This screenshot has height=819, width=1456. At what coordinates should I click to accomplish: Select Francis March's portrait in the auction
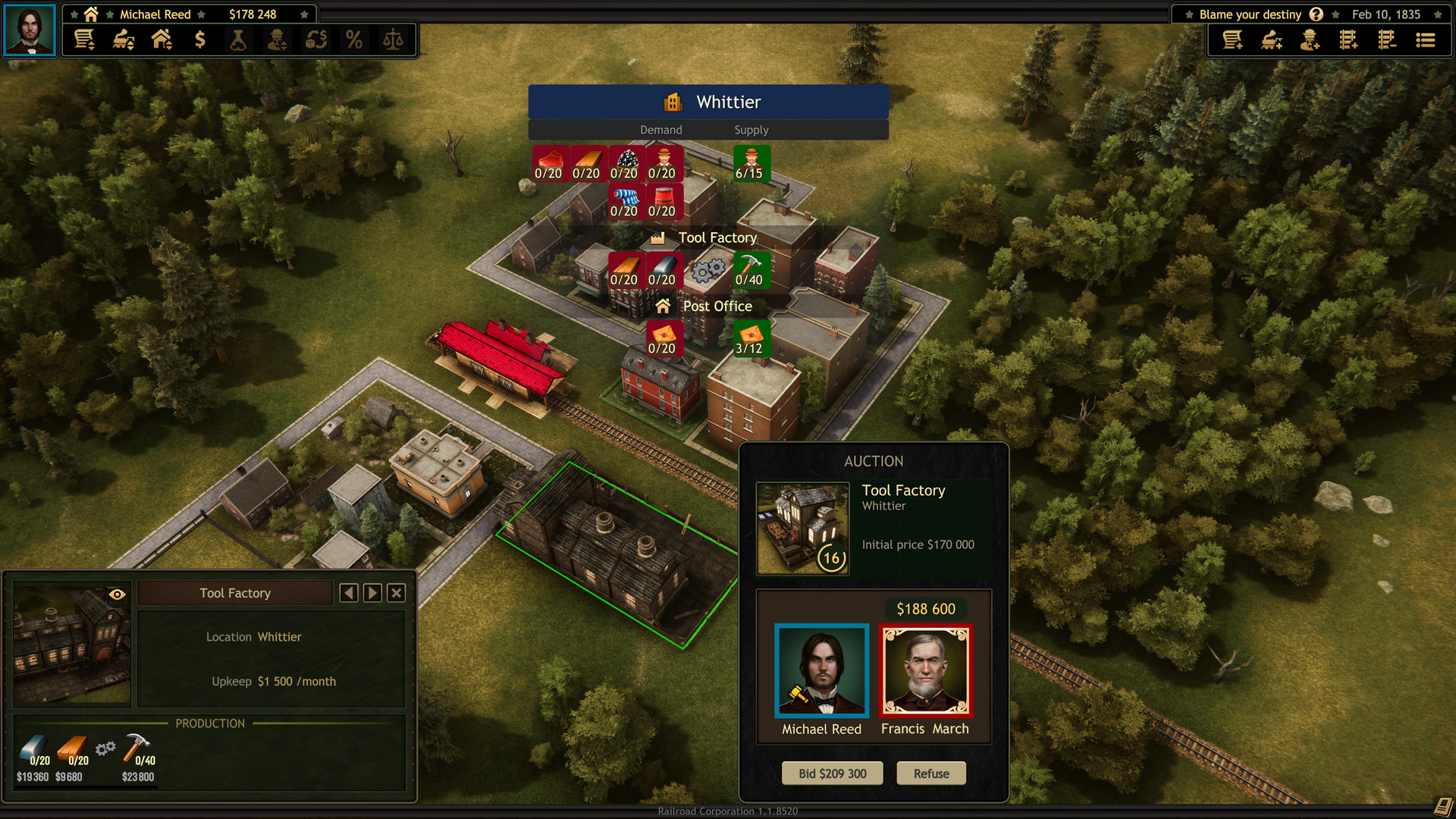(x=925, y=670)
